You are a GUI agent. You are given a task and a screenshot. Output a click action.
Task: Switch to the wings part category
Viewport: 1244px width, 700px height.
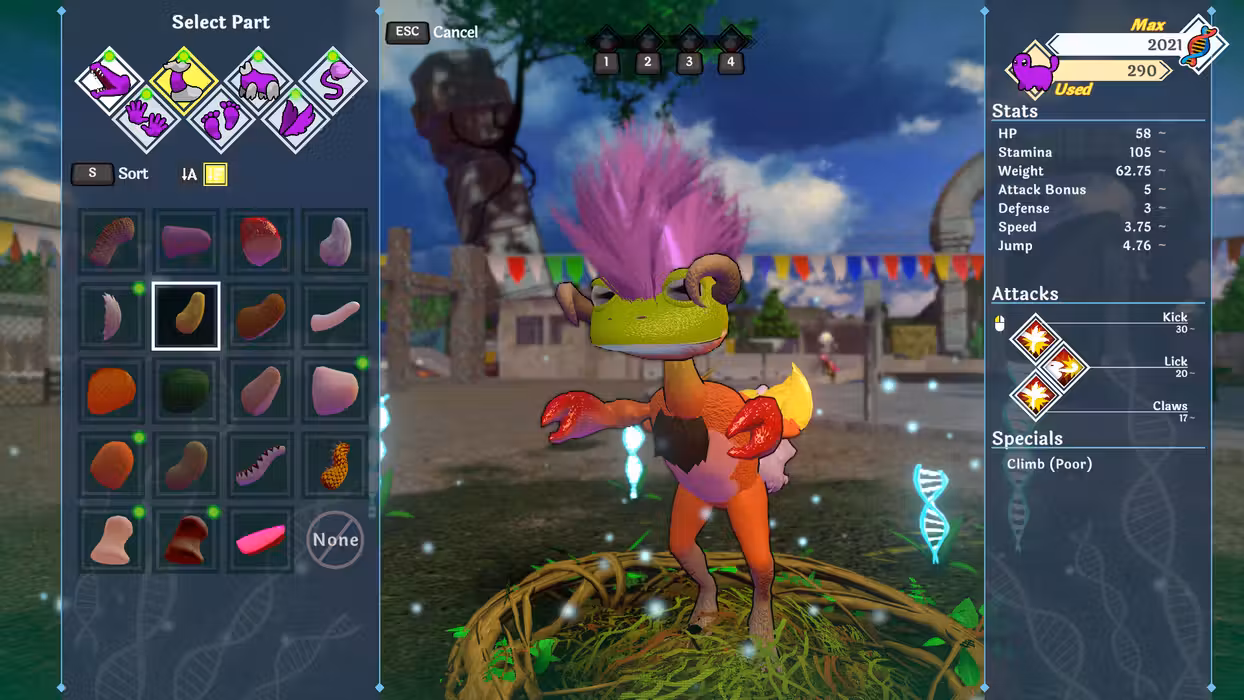pos(295,118)
